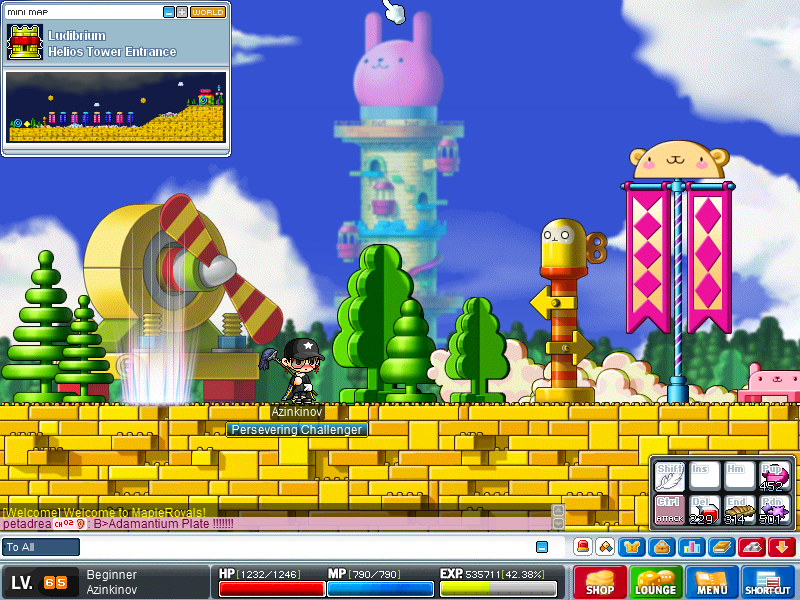Open the skill book icon
This screenshot has width=800, height=600.
[x=722, y=547]
